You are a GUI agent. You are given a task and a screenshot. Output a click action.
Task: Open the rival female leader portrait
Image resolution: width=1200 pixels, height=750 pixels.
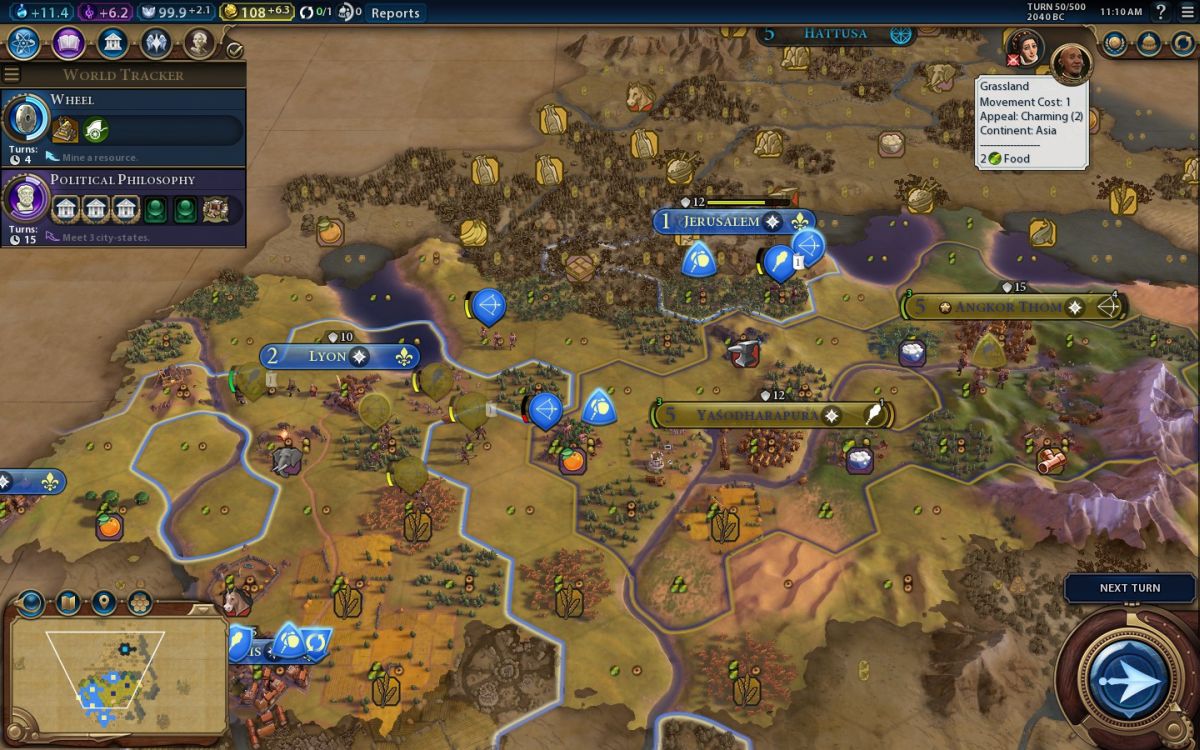tap(1026, 46)
